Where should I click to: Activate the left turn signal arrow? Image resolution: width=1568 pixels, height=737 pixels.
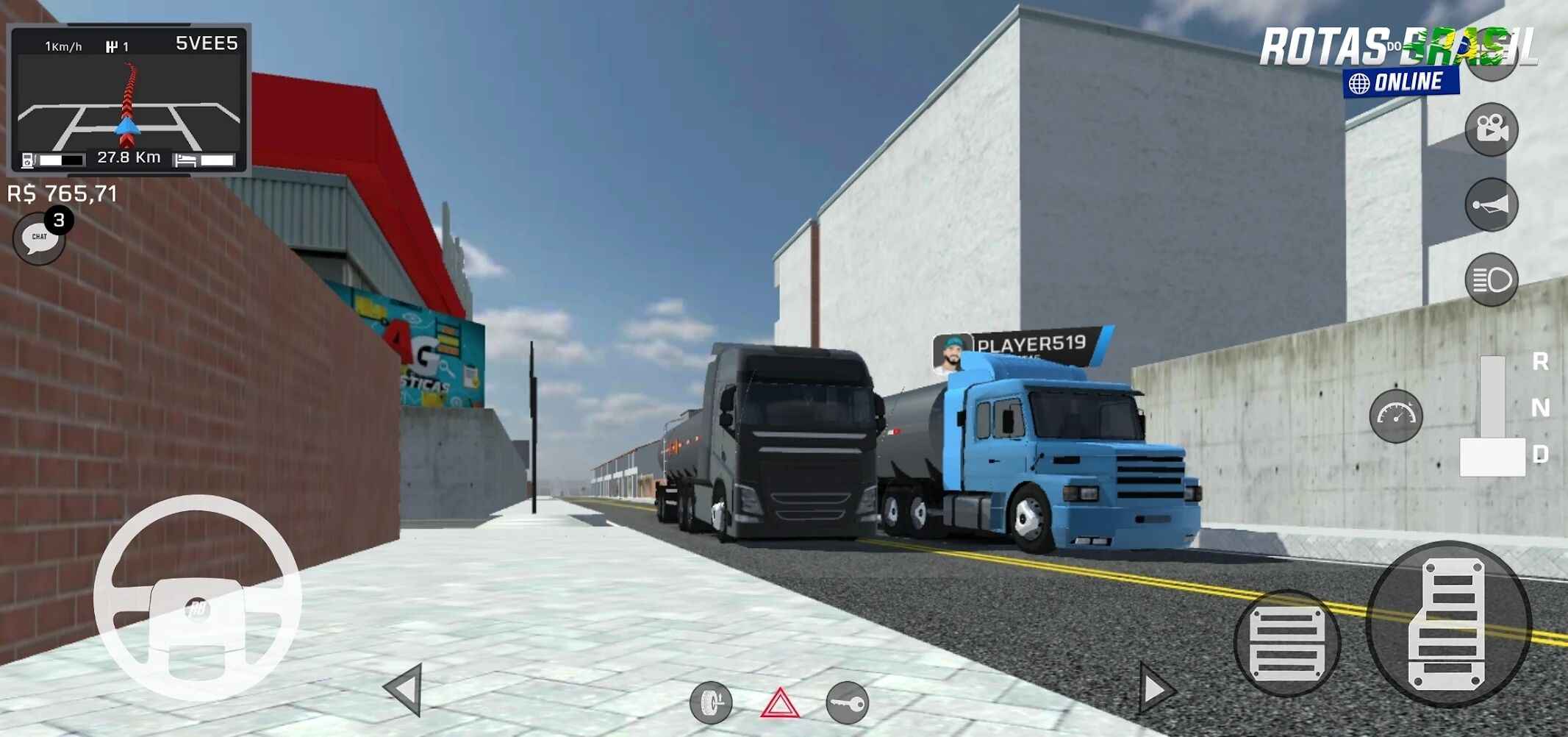405,689
